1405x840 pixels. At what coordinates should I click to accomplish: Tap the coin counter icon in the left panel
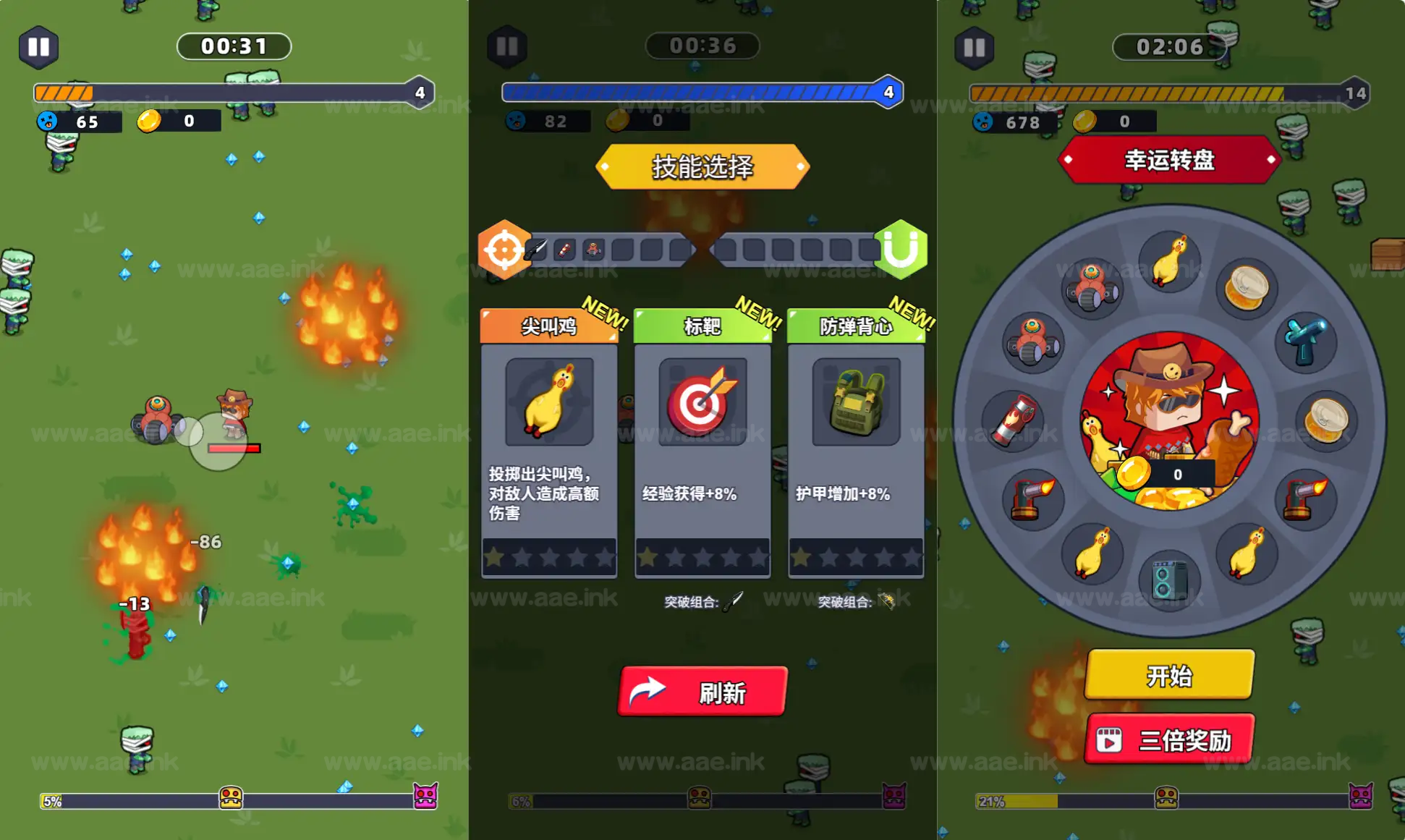coord(150,122)
